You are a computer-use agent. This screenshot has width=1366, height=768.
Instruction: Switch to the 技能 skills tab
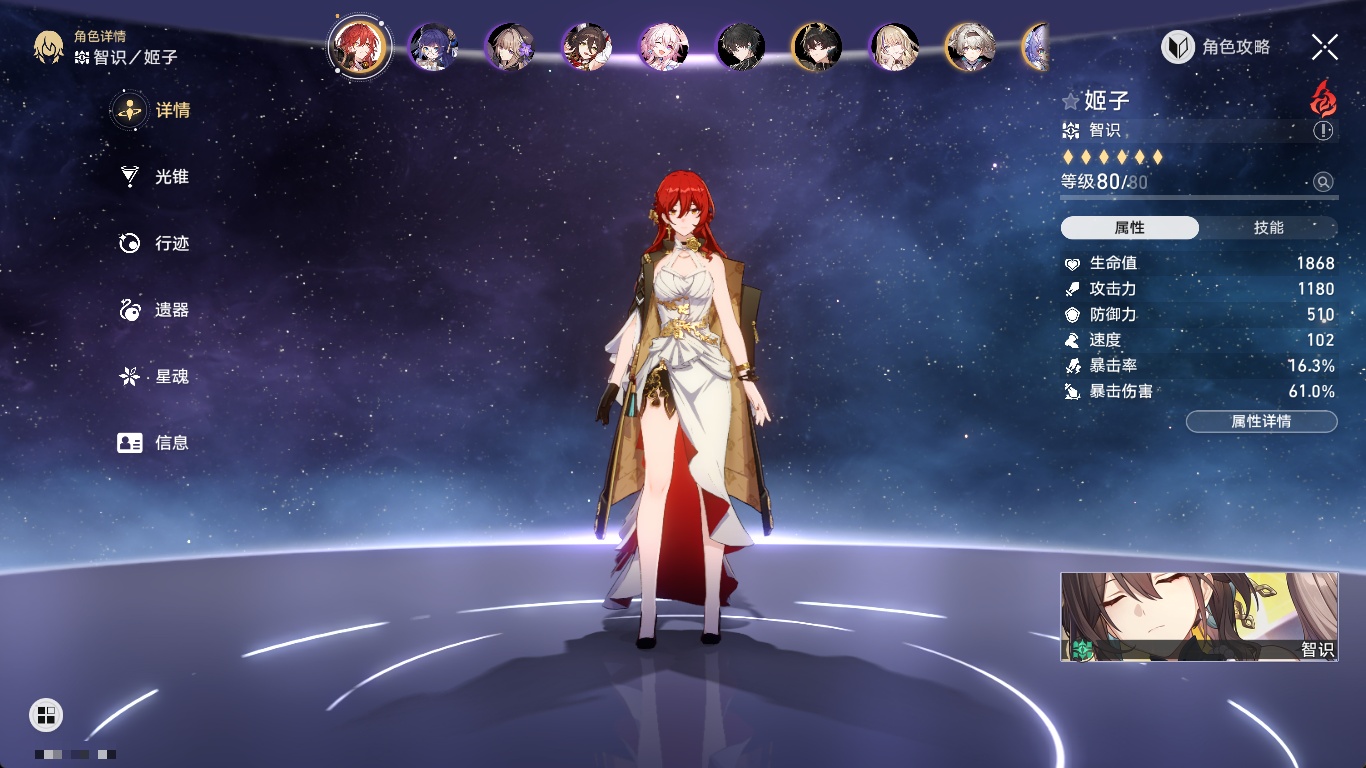[x=1268, y=228]
